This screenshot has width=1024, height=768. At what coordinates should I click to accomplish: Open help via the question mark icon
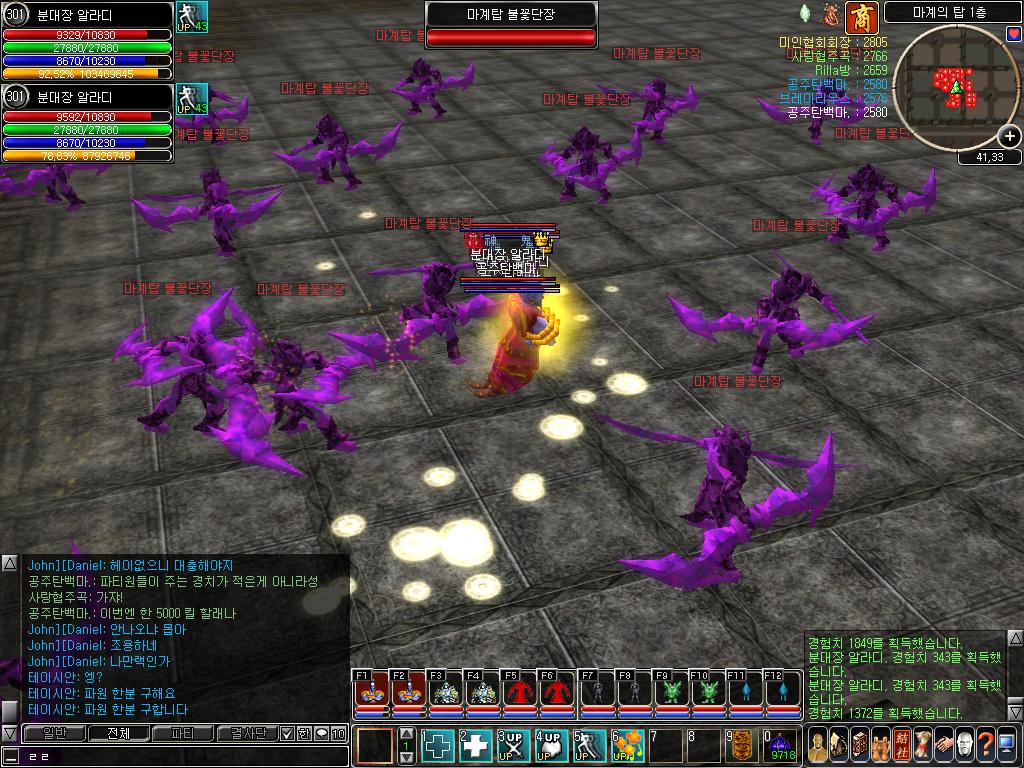click(985, 744)
